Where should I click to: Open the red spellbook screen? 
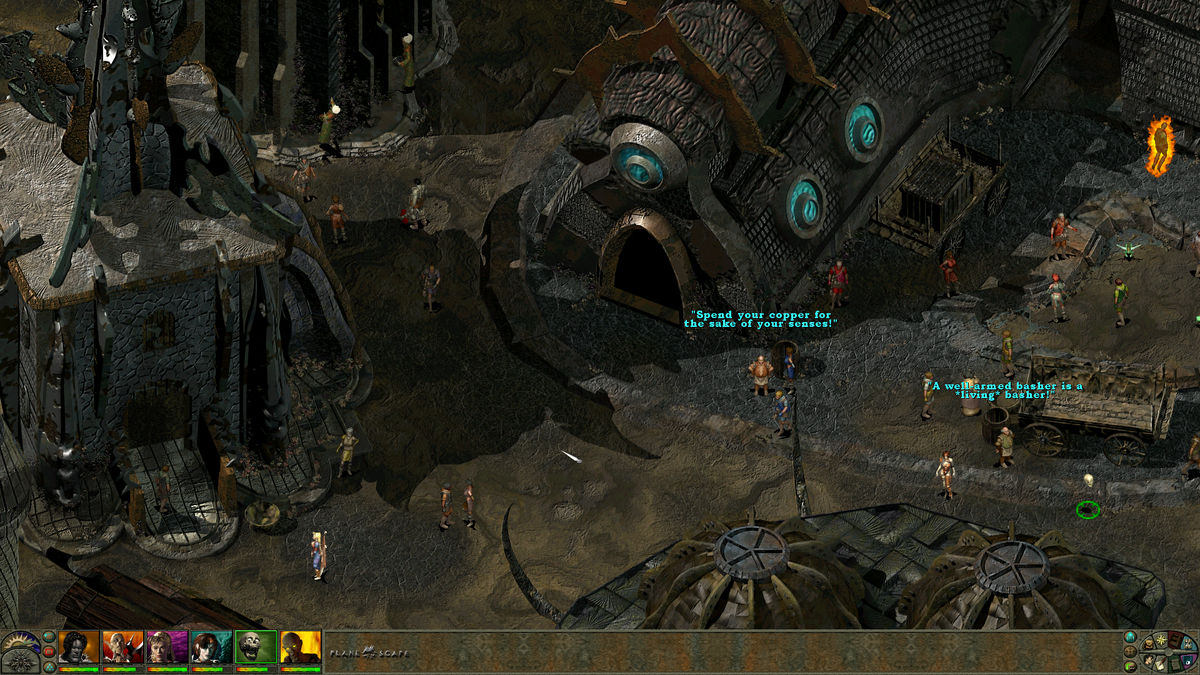pos(1175,642)
